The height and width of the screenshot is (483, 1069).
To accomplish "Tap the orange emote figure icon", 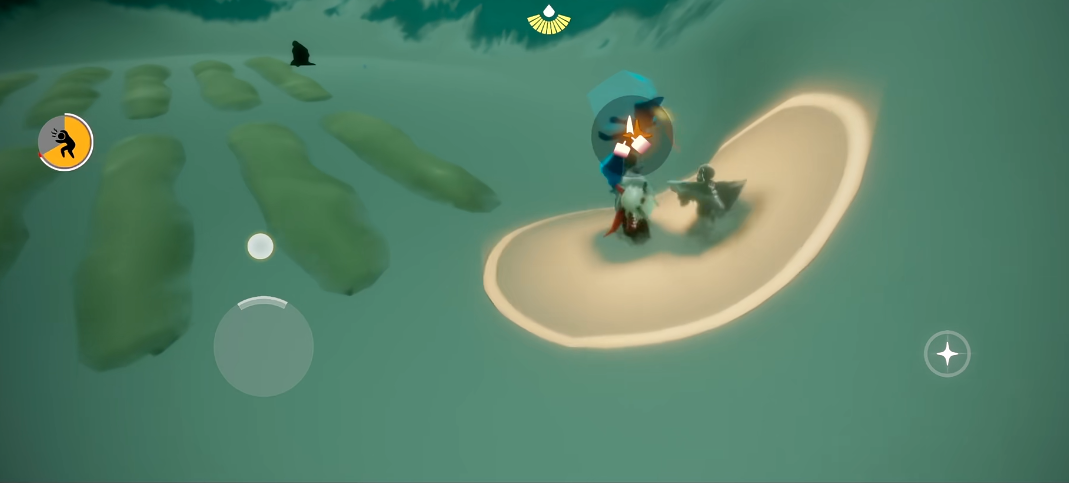I will point(65,142).
